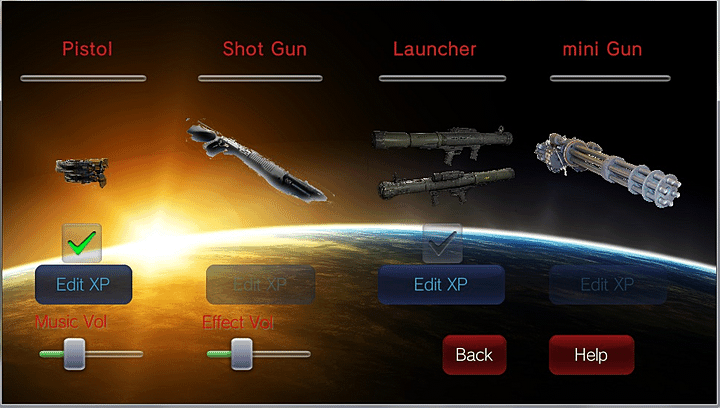The height and width of the screenshot is (408, 720).
Task: Click the Edit XP button under Pistol
Action: click(x=83, y=285)
